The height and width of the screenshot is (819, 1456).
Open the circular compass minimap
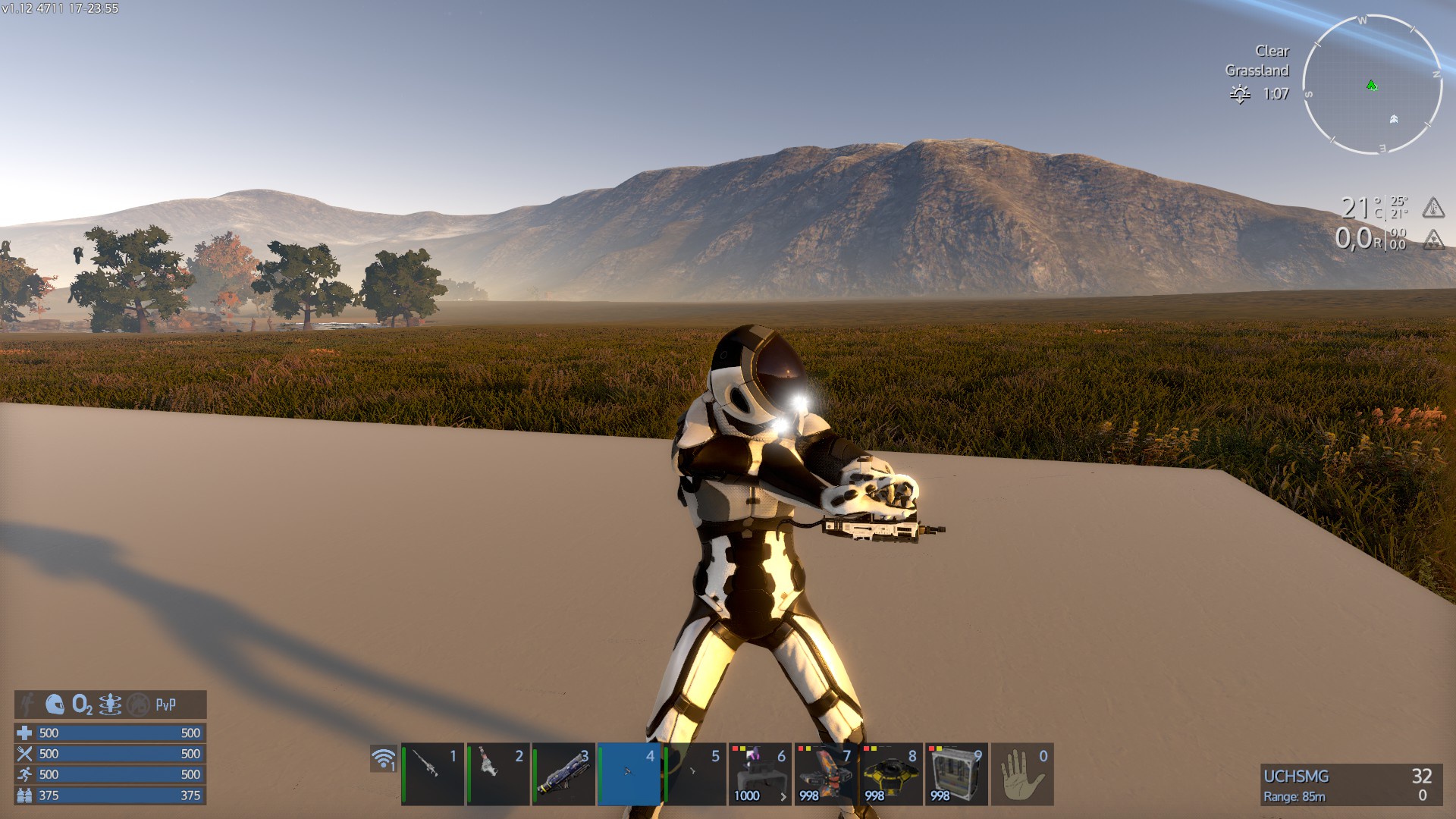point(1372,85)
